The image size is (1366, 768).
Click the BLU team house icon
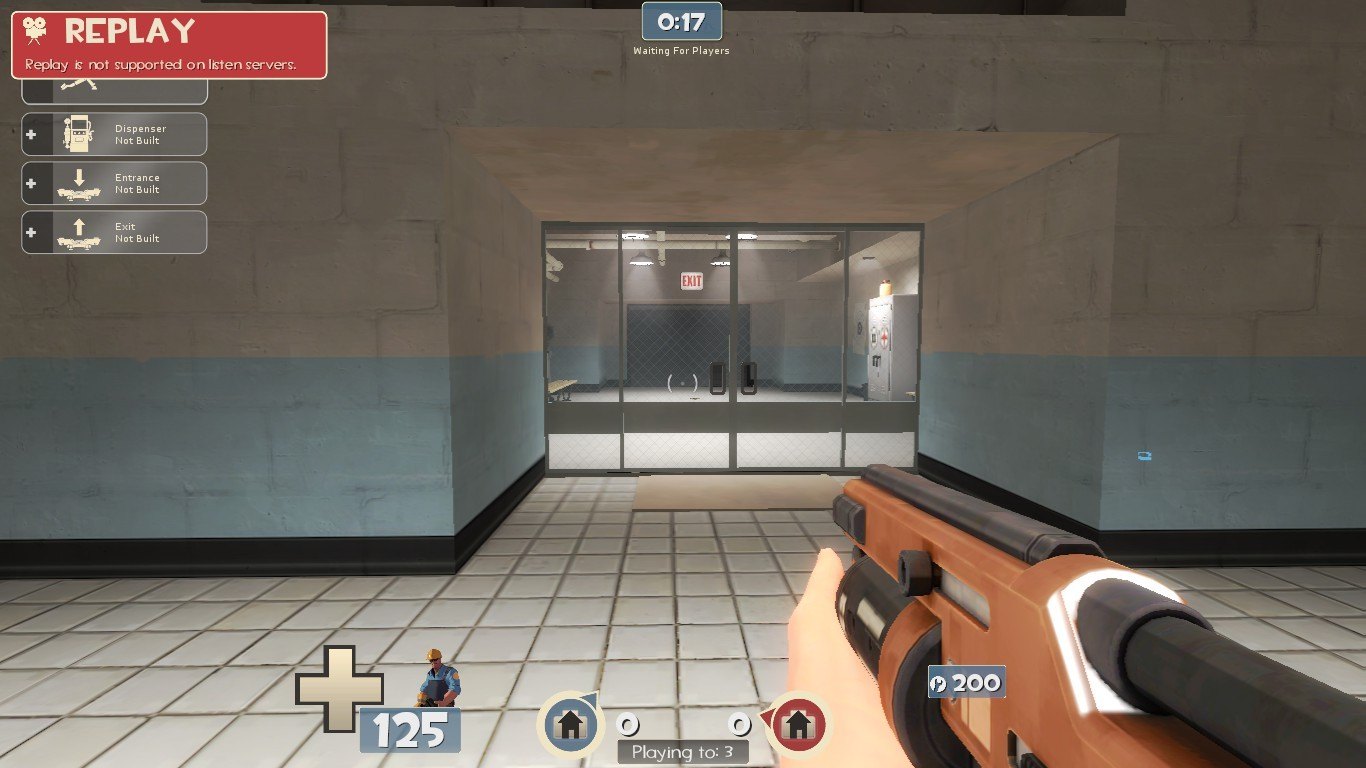tap(569, 722)
